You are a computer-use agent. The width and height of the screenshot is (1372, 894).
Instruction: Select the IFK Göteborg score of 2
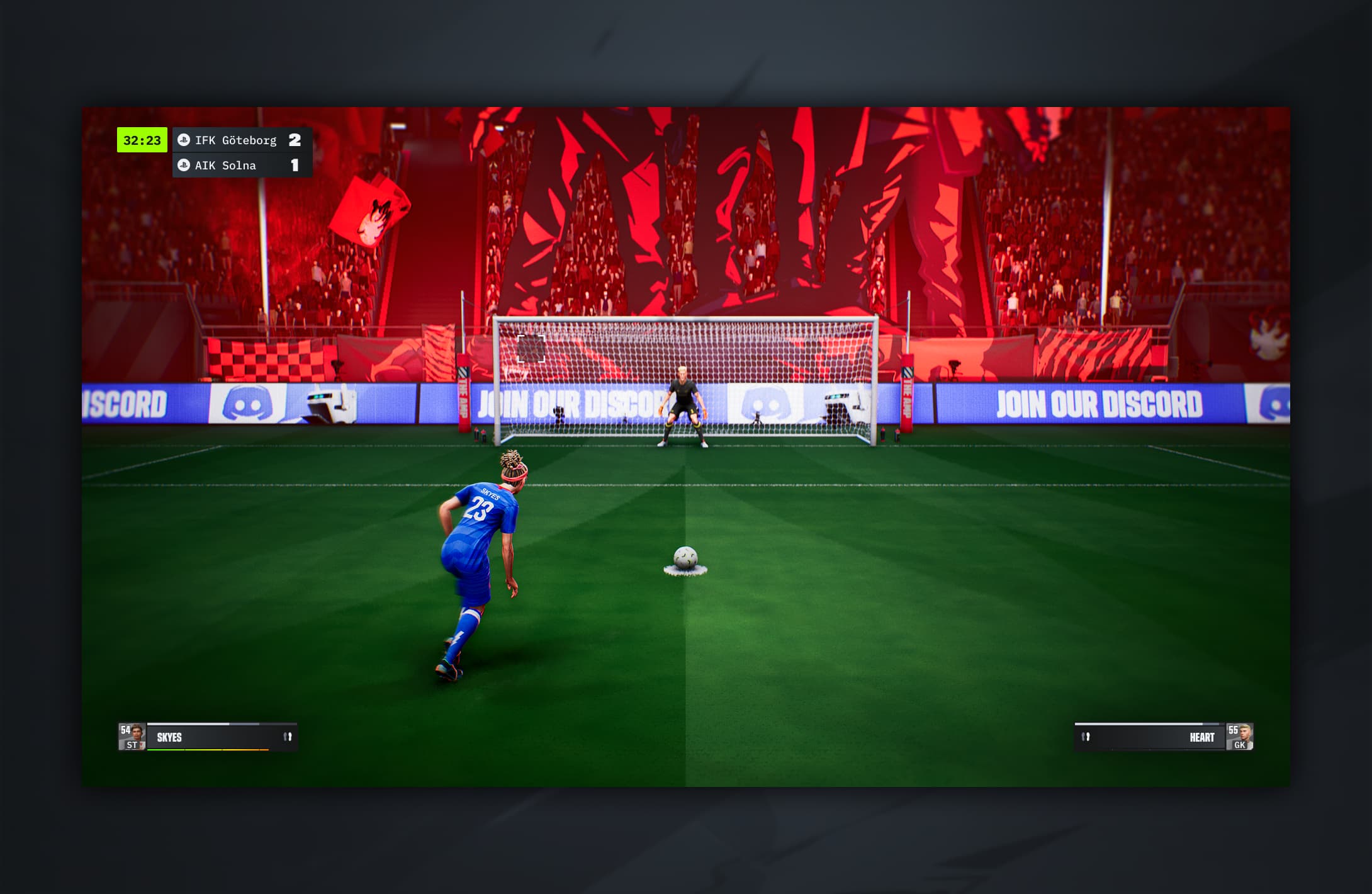coord(295,140)
